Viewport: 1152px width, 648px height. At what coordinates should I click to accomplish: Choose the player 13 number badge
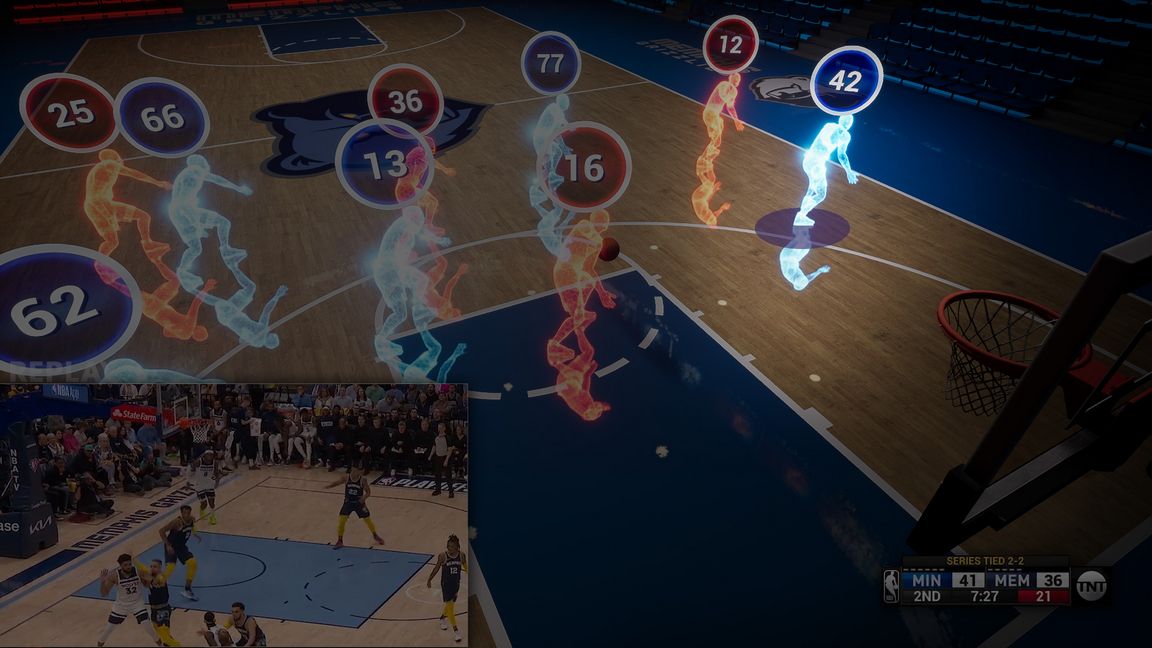click(383, 164)
